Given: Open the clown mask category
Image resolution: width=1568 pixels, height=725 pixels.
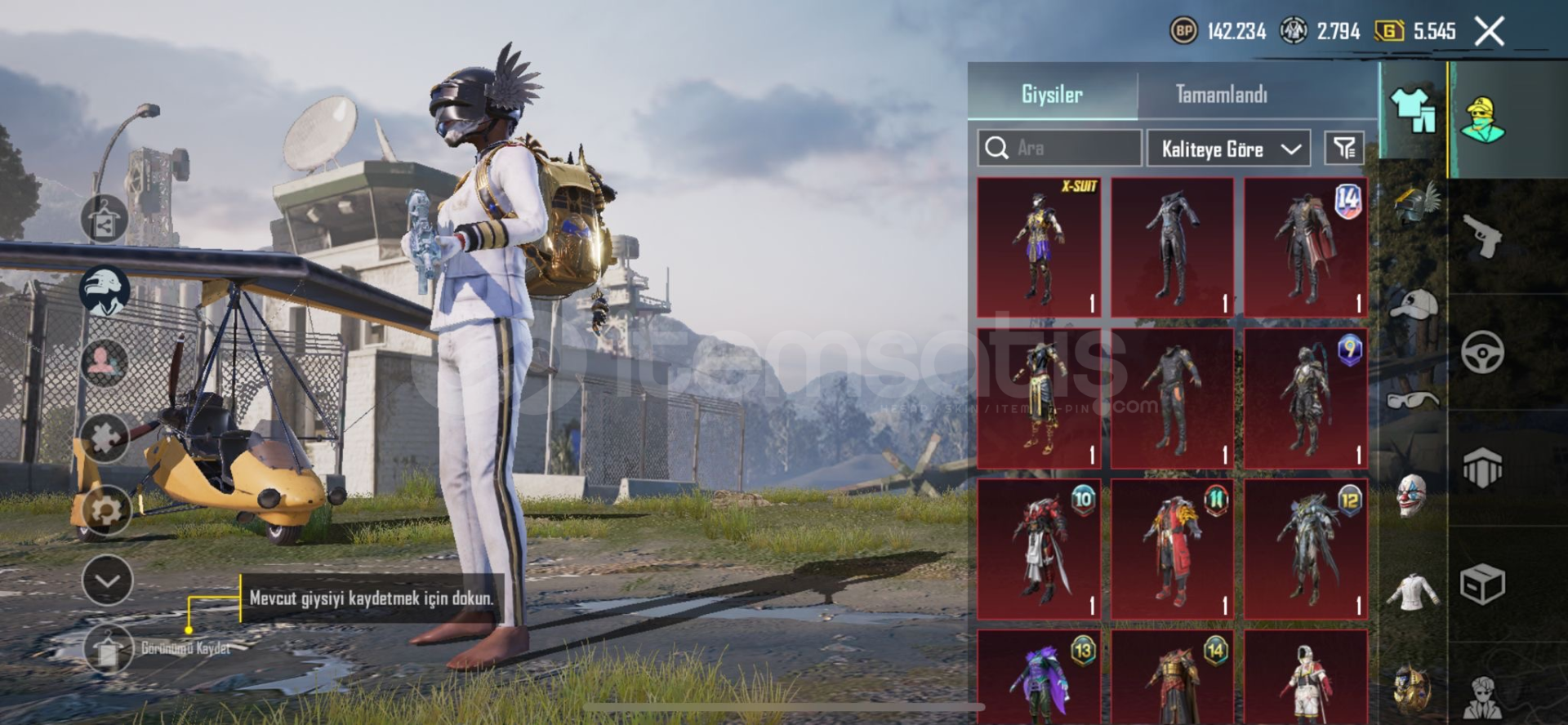Looking at the screenshot, I should point(1412,495).
